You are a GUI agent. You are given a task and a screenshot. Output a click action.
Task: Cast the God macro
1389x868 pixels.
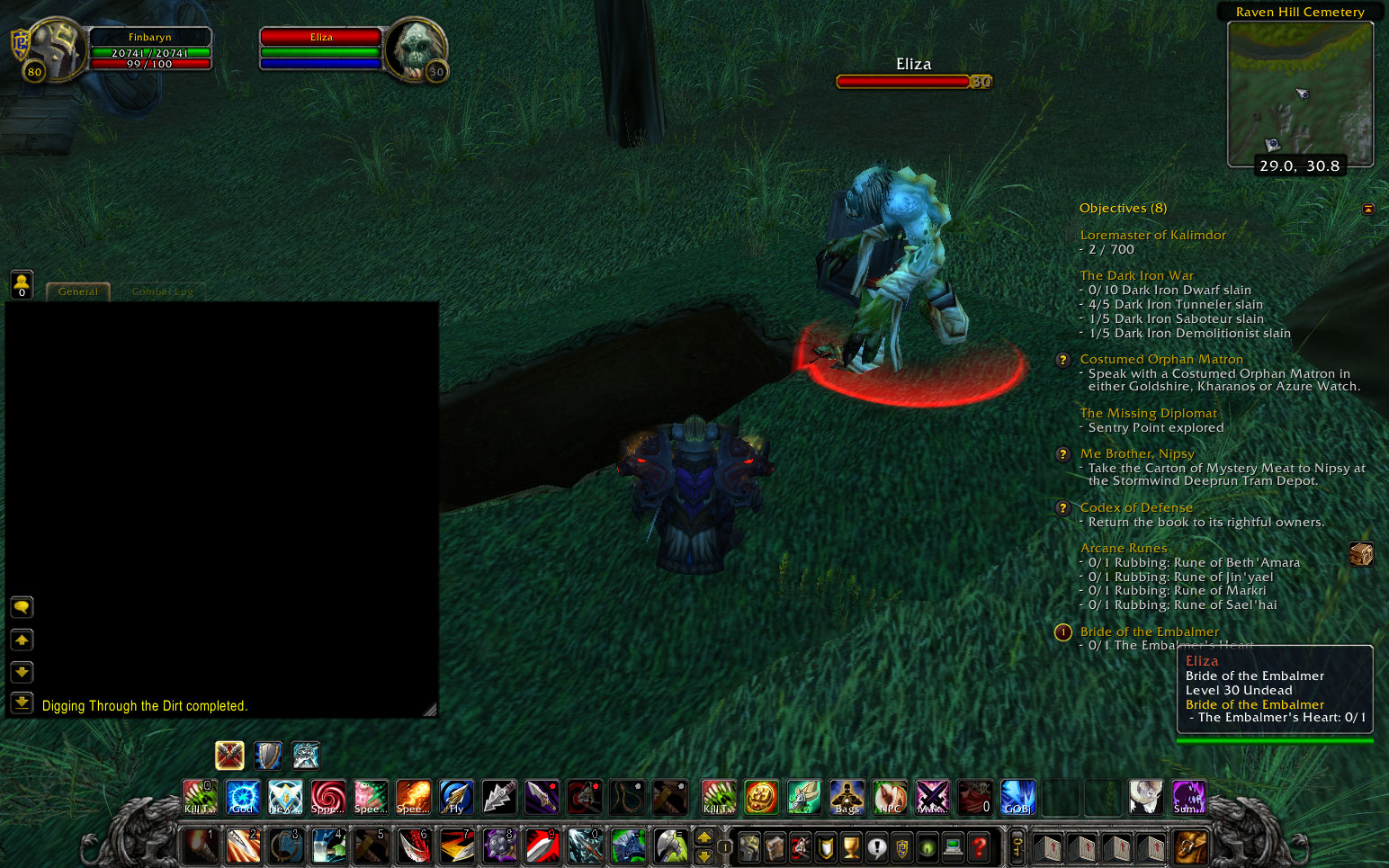coord(241,797)
